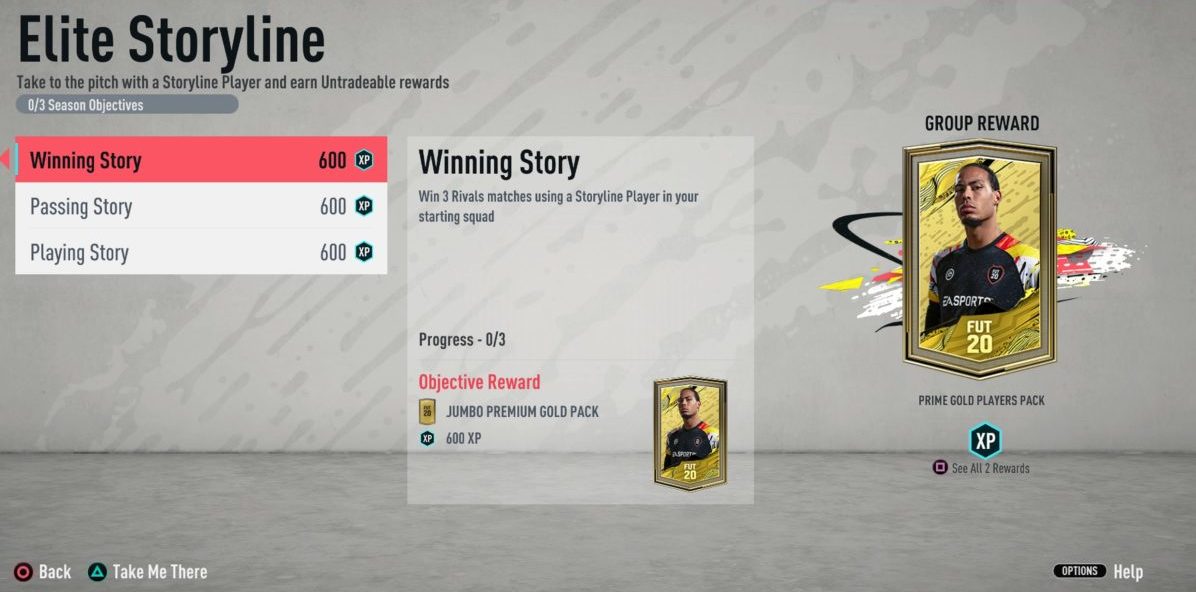Open the Playing Story objective
This screenshot has height=592, width=1196.
point(200,252)
